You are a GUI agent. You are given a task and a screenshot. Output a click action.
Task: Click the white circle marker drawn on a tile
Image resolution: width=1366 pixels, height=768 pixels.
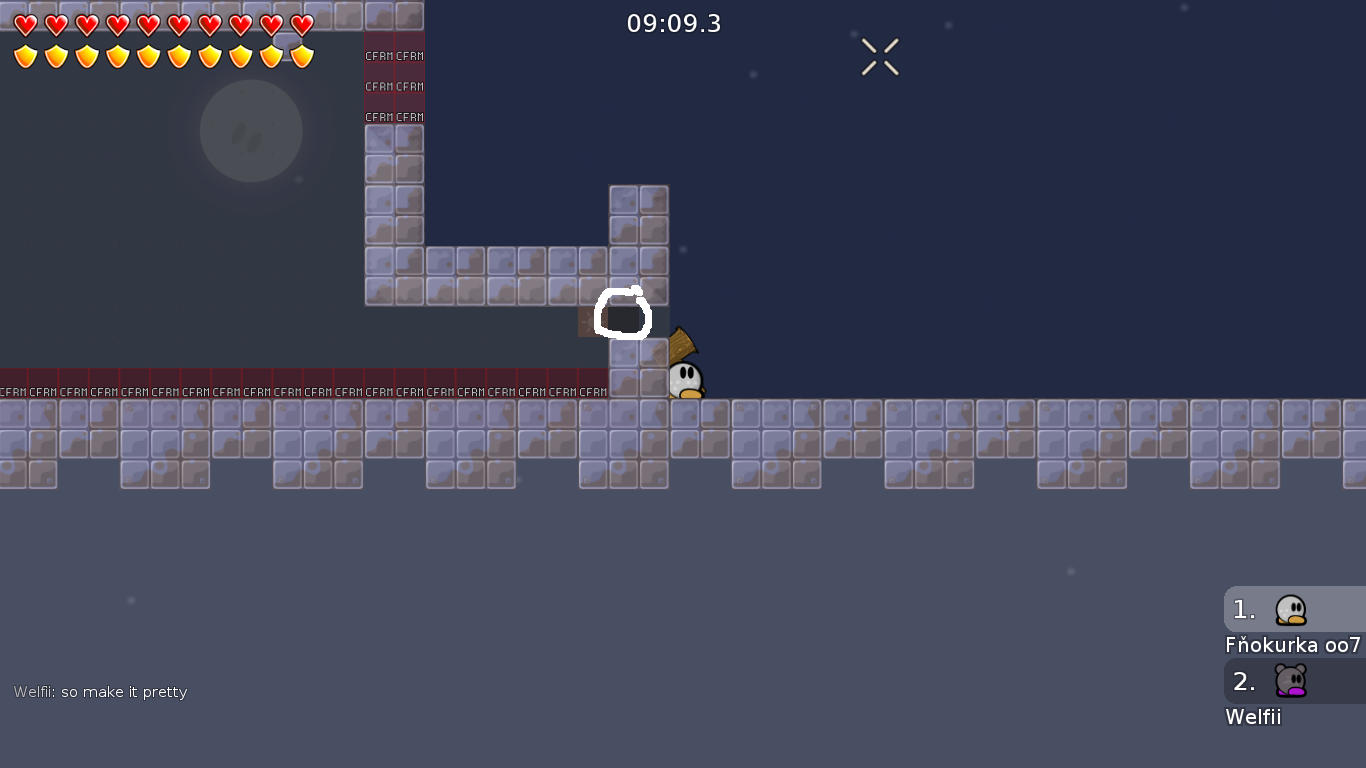(623, 314)
